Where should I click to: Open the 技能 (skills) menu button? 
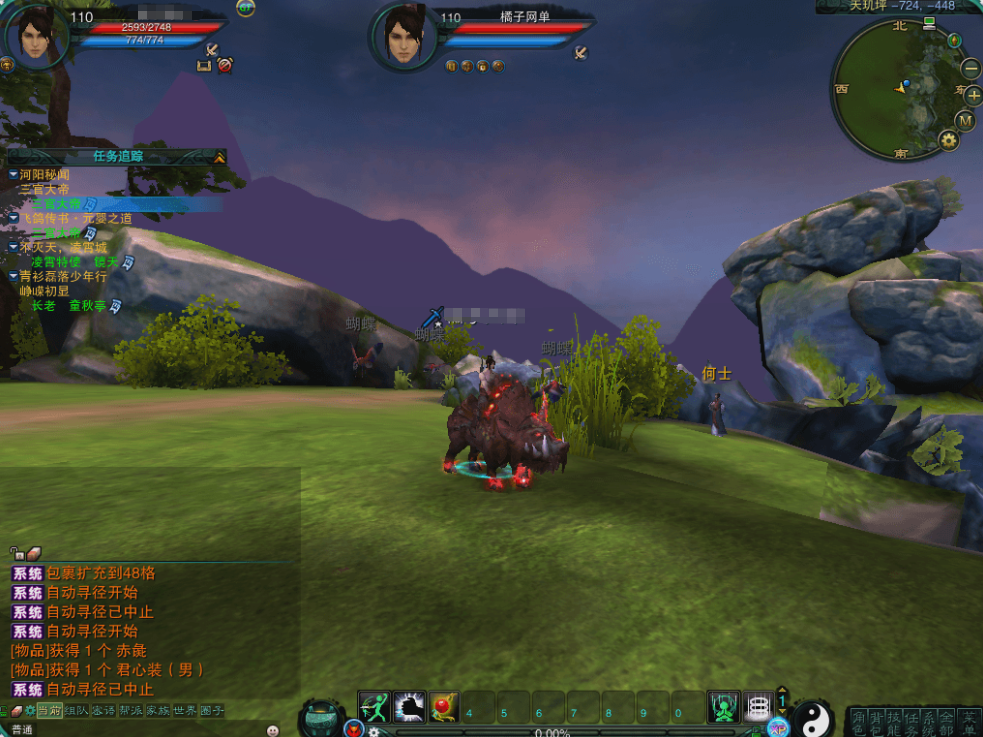point(893,722)
